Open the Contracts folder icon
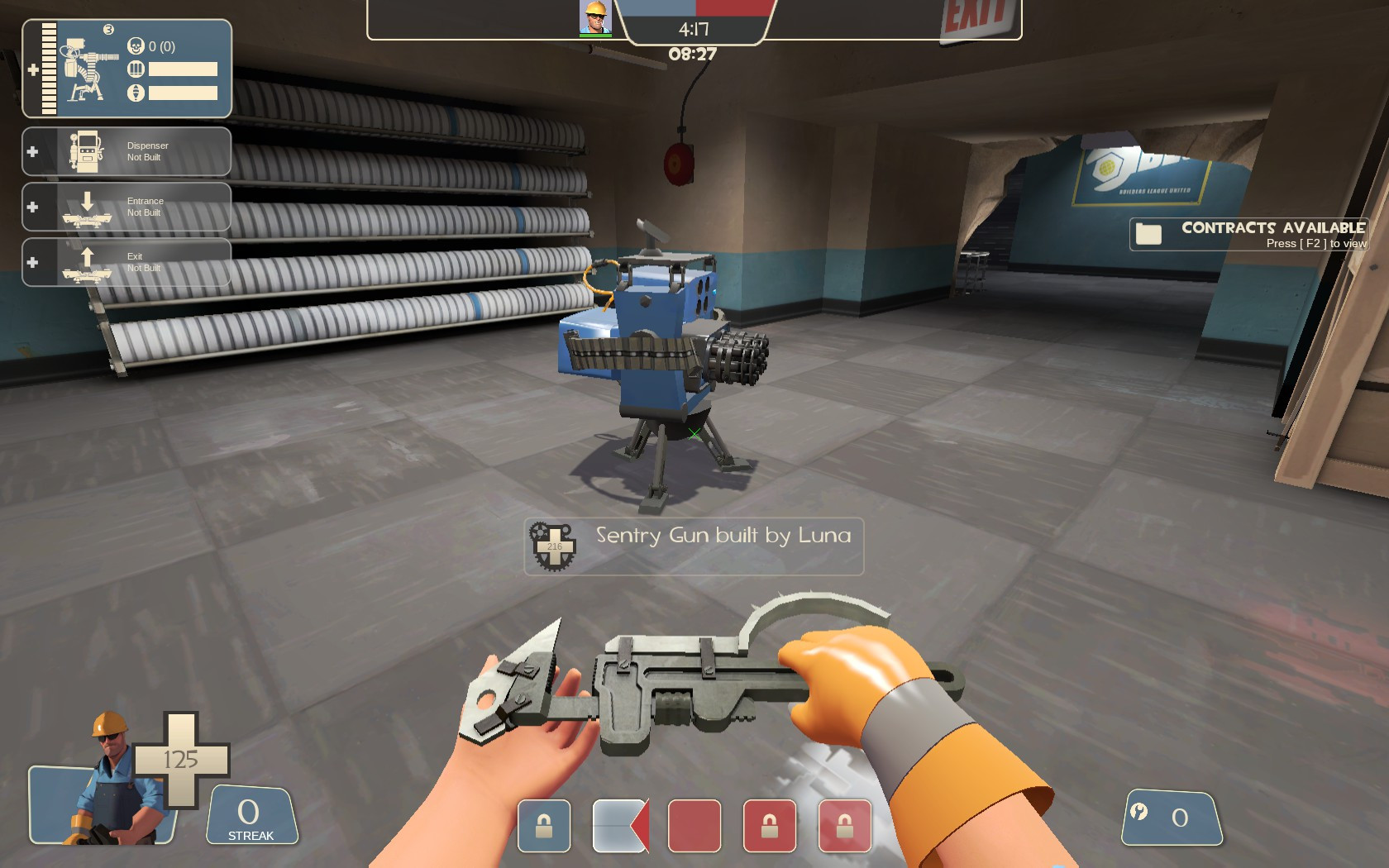 point(1148,234)
